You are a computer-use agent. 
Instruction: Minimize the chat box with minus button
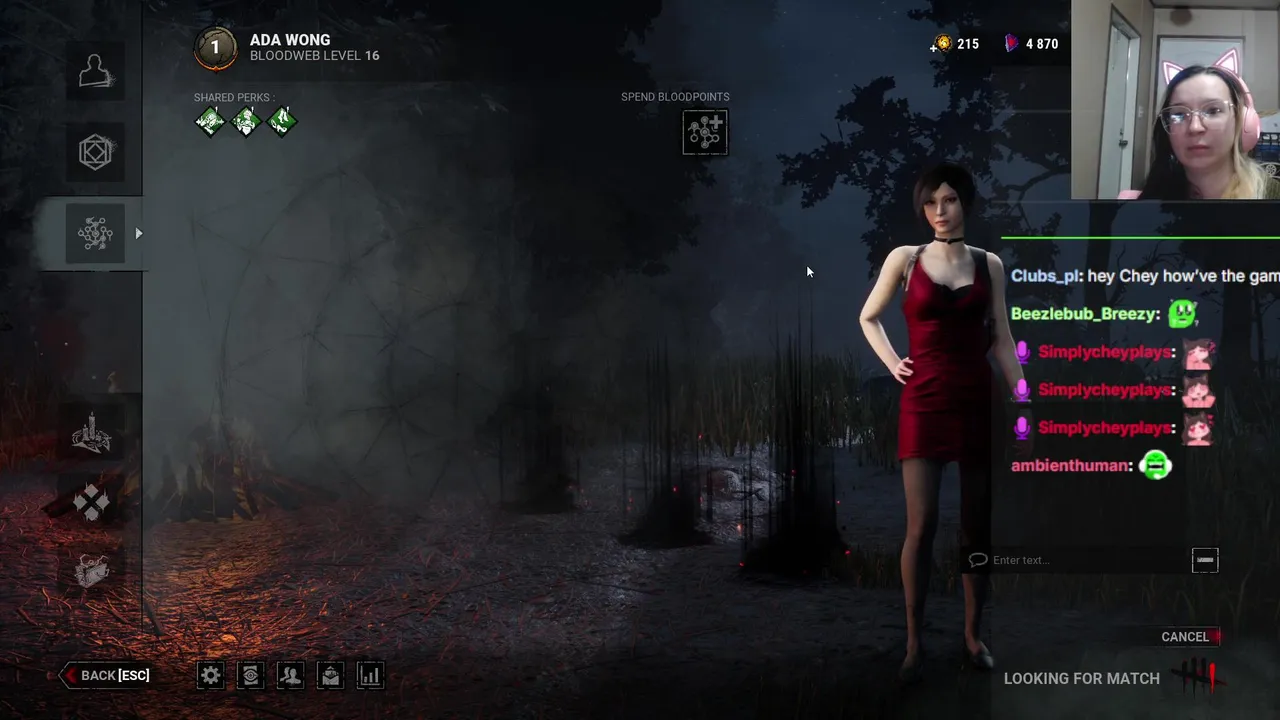click(x=1205, y=560)
